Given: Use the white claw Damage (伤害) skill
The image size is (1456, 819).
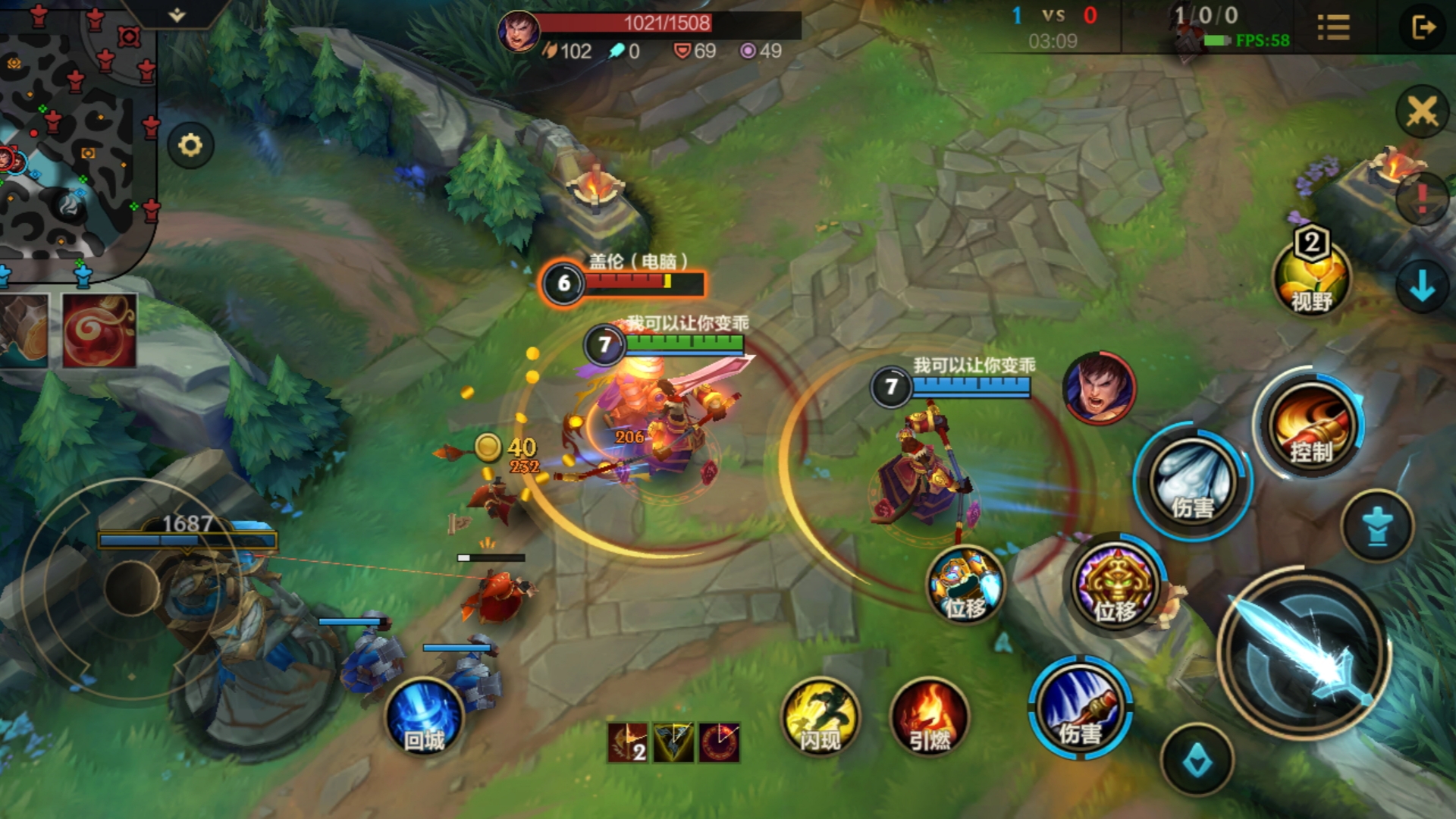Looking at the screenshot, I should (x=1193, y=482).
